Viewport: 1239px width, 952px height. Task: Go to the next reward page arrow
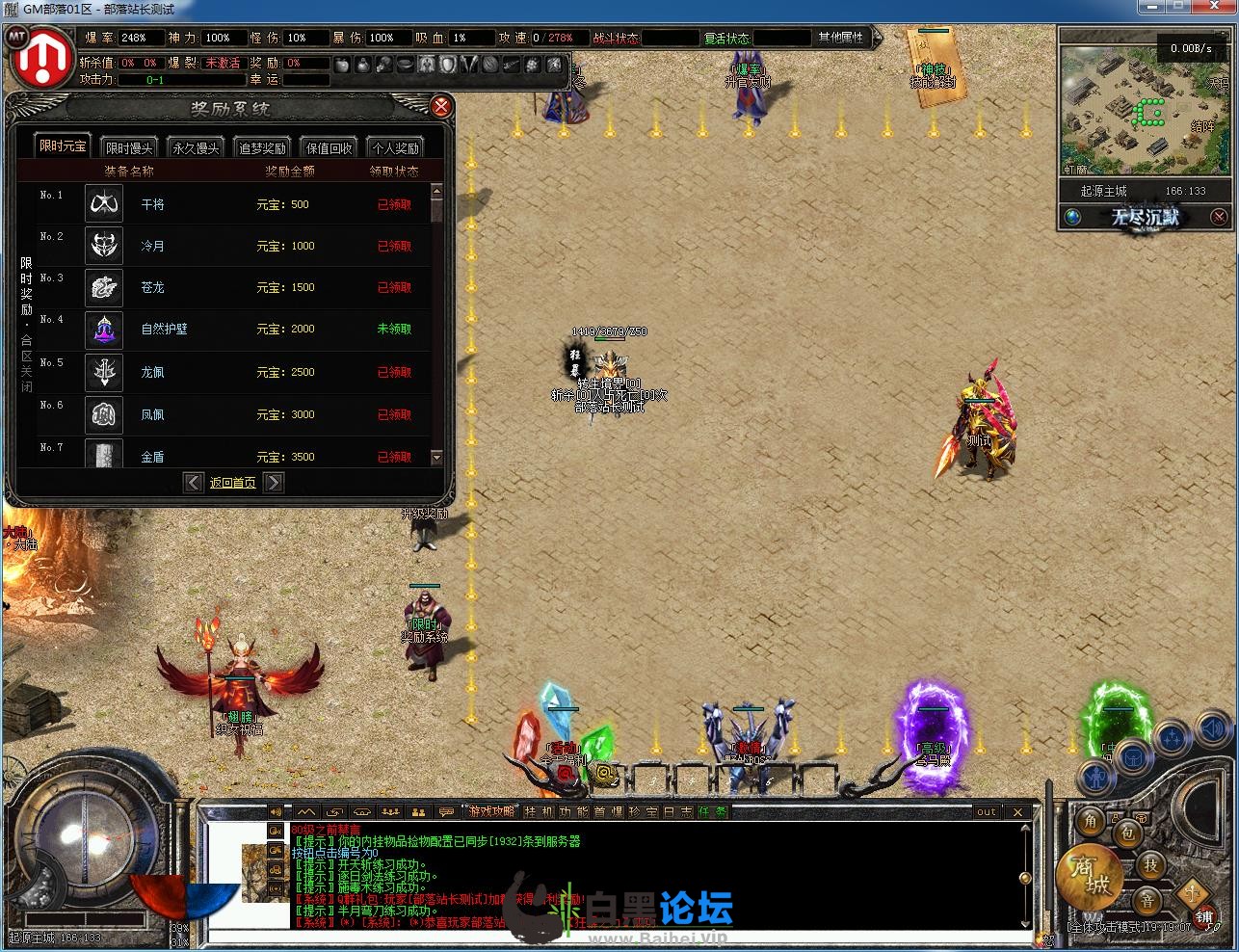coord(274,482)
